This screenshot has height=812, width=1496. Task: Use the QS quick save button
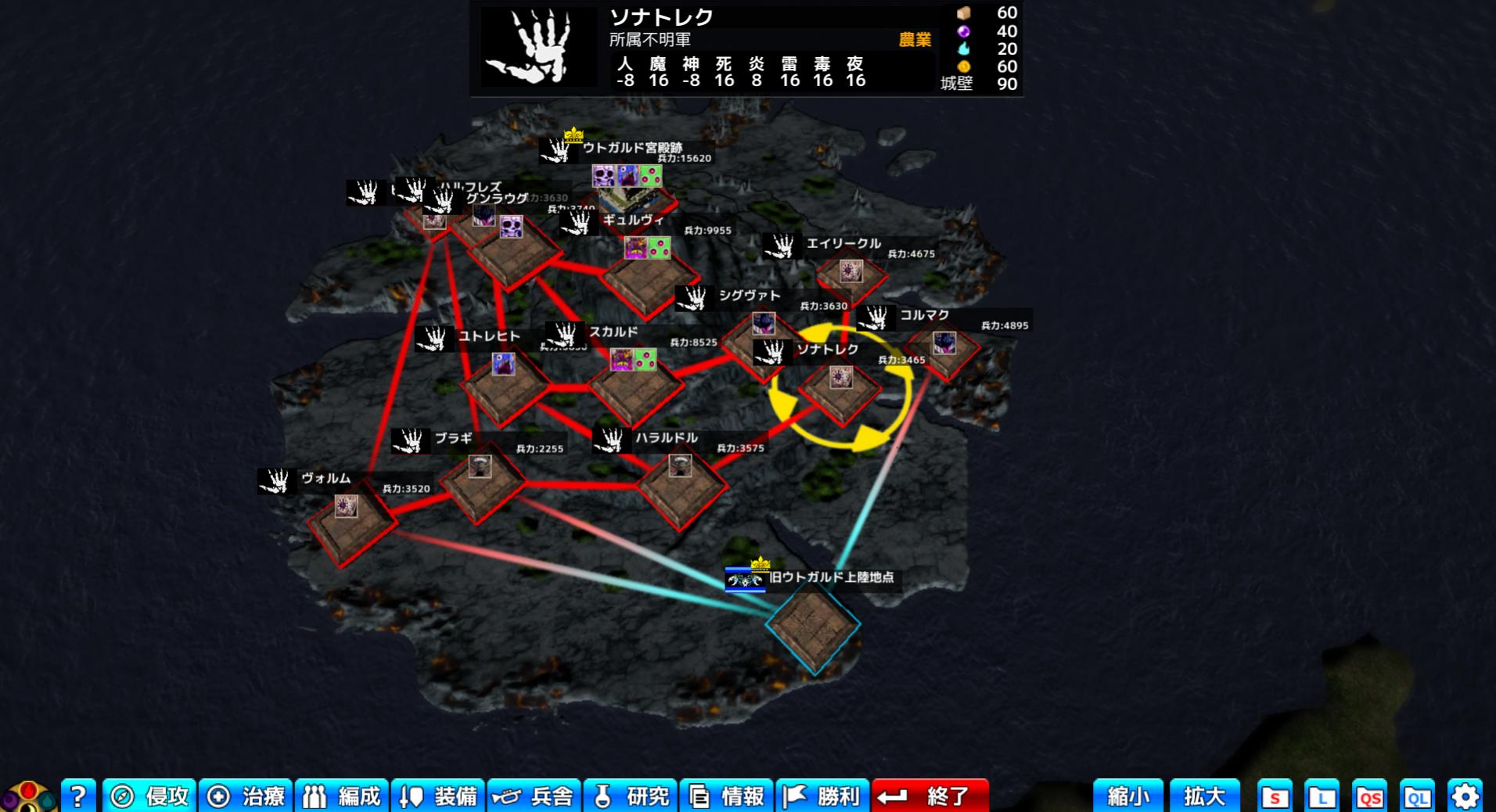pos(1369,796)
